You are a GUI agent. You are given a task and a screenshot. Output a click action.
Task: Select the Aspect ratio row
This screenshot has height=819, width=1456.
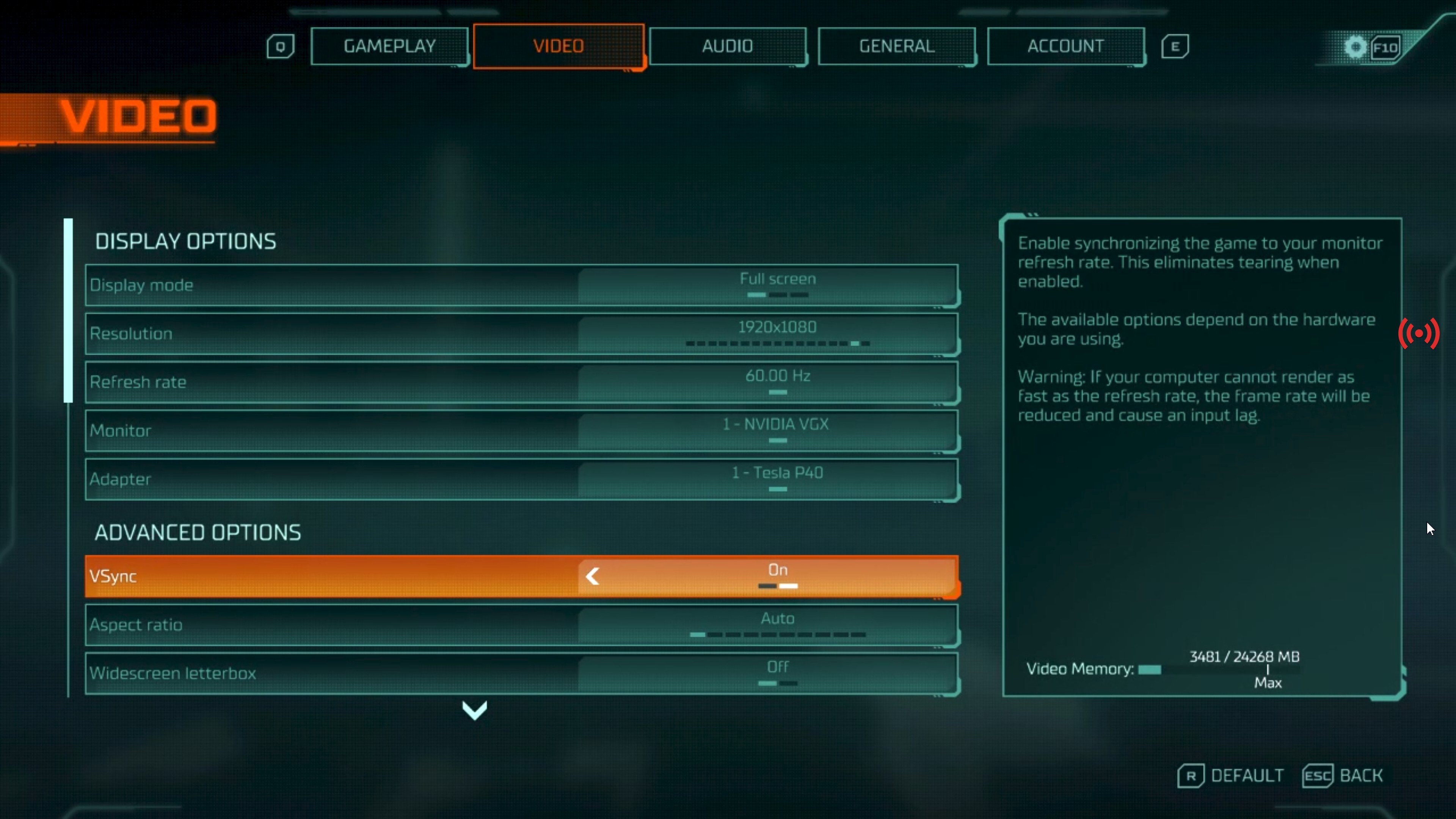point(521,624)
